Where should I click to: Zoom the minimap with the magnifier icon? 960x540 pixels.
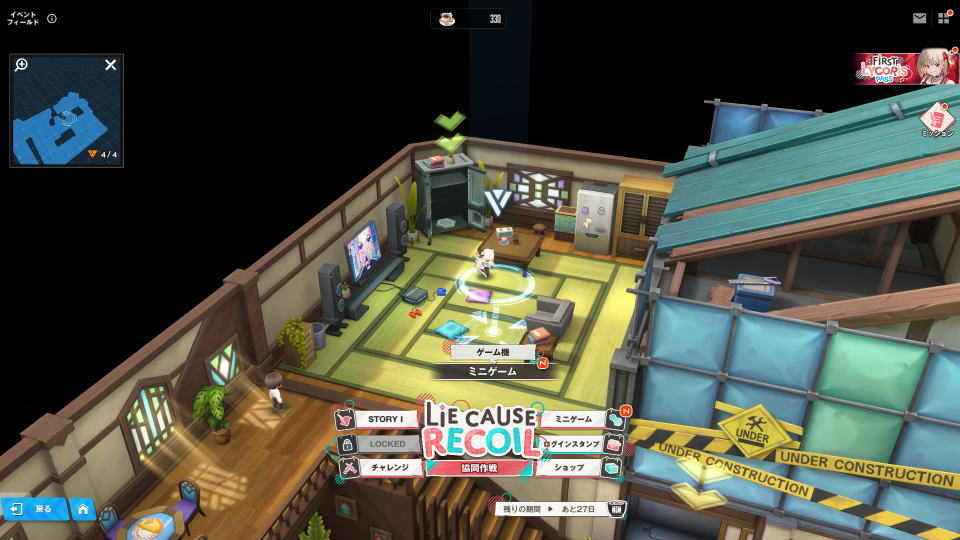(x=22, y=65)
